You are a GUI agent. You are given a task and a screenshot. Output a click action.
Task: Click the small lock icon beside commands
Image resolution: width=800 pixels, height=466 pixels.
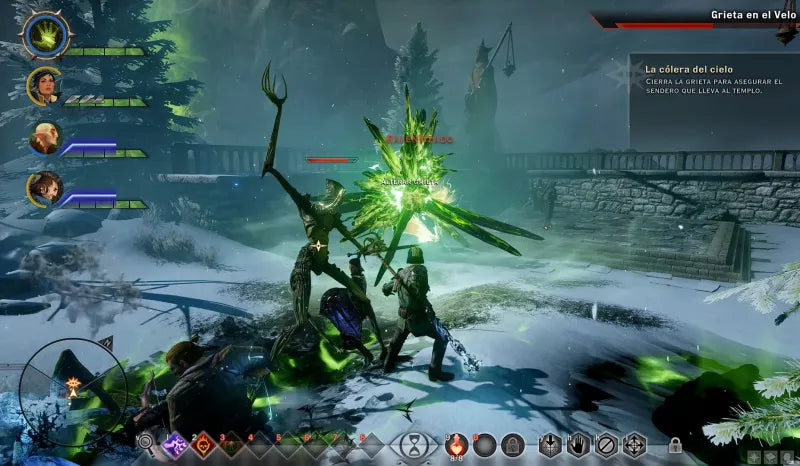(x=675, y=445)
